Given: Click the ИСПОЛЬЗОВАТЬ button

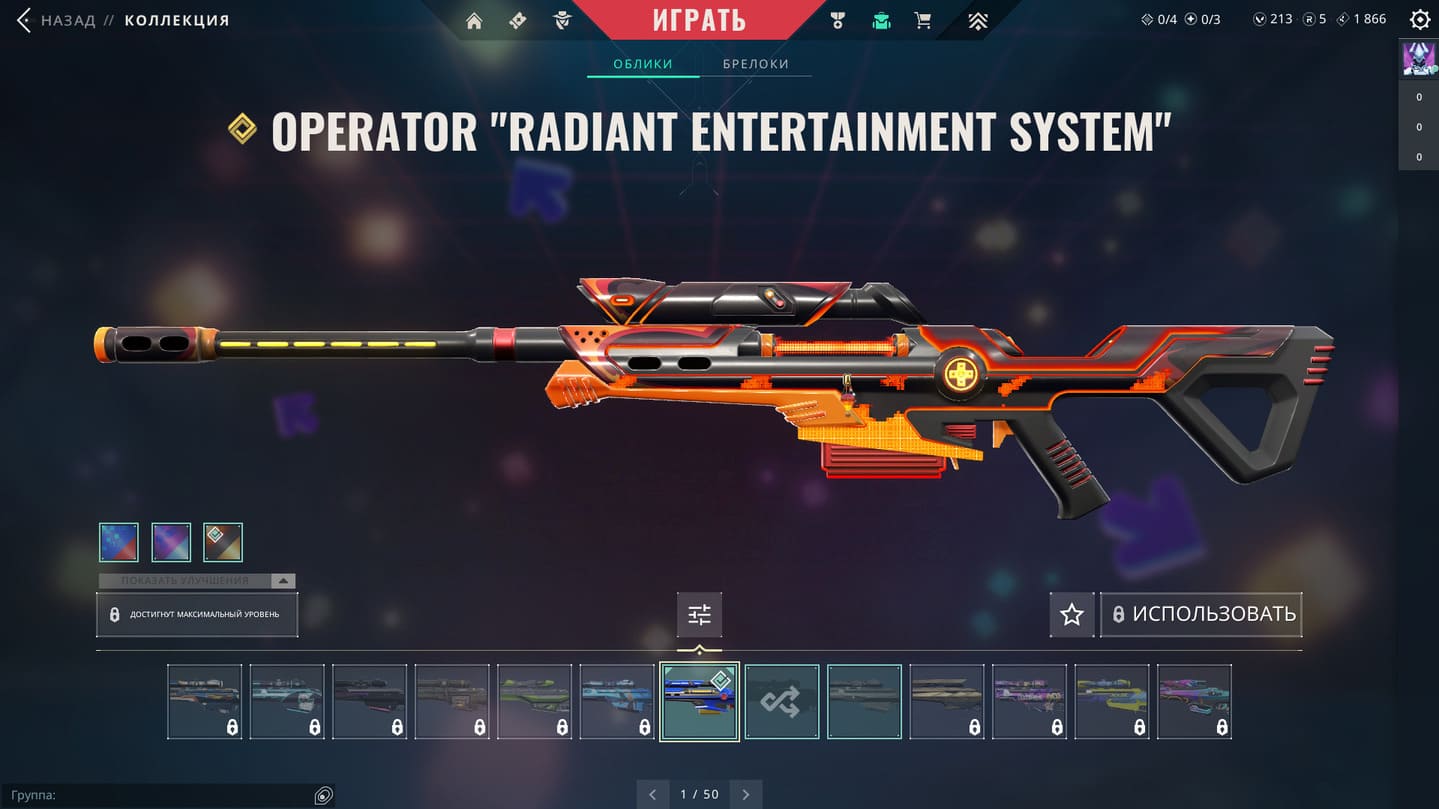Looking at the screenshot, I should (1201, 614).
